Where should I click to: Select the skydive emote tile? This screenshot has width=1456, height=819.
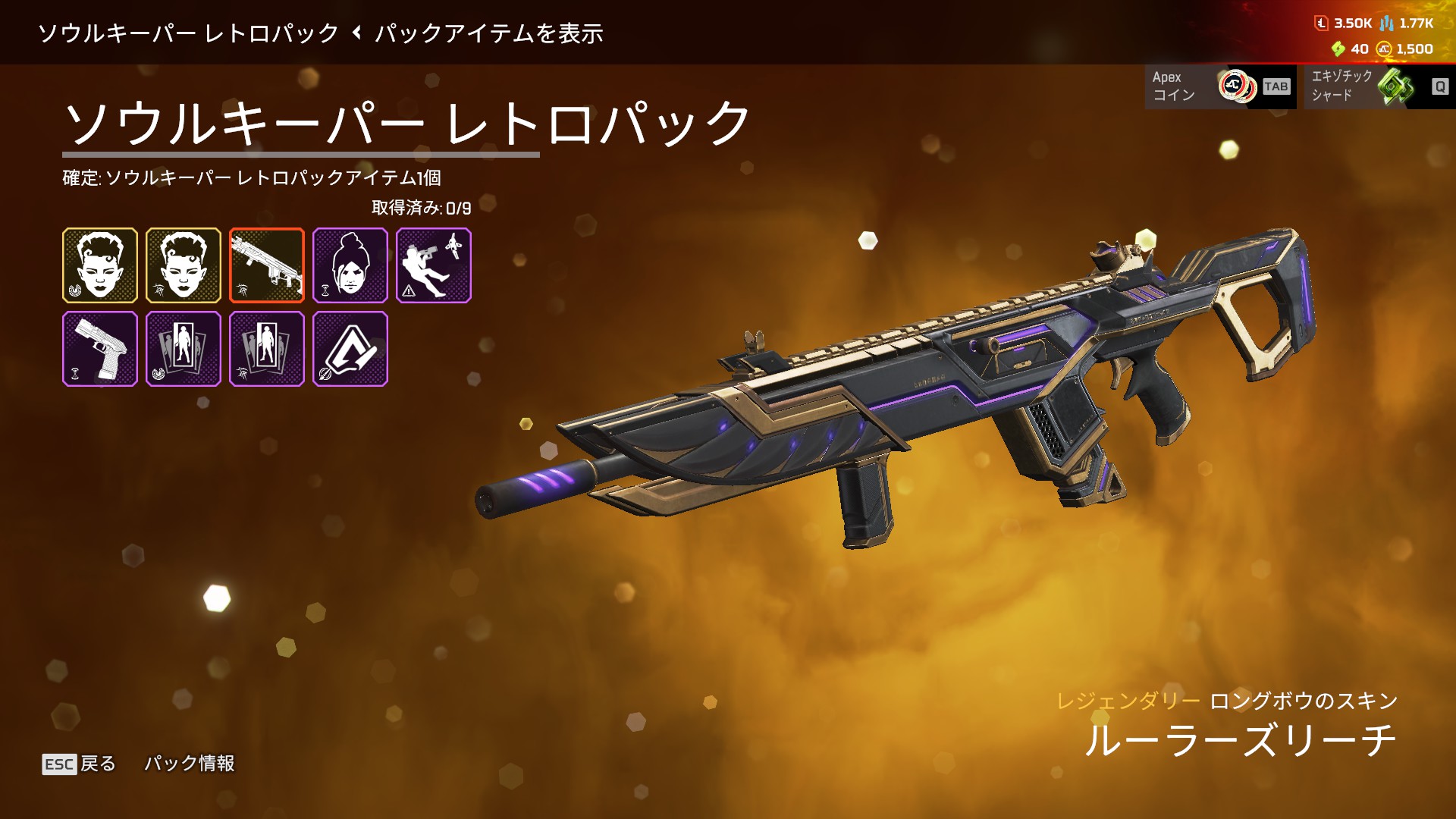tap(434, 265)
